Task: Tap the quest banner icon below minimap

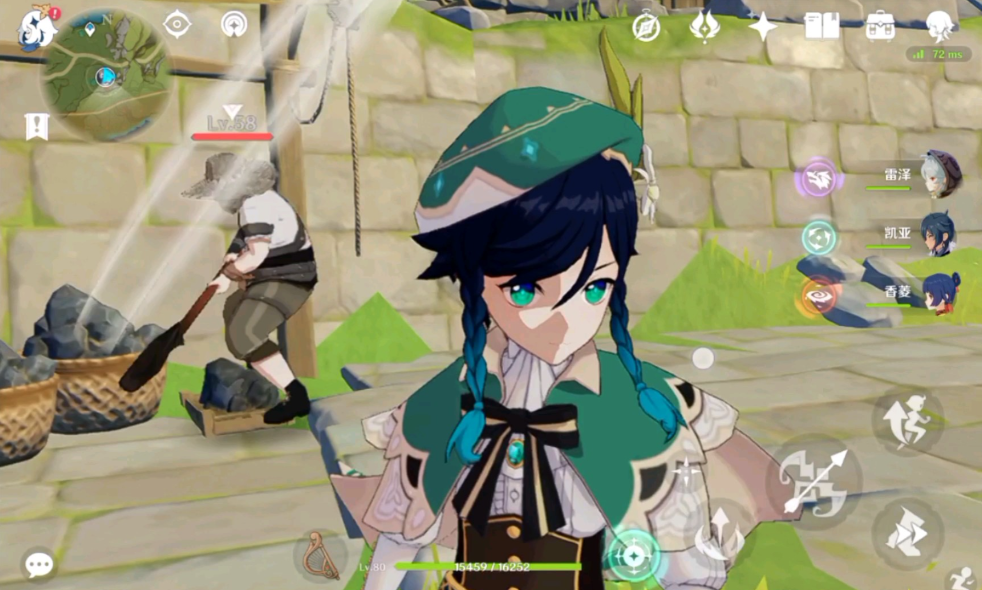Action: coord(37,126)
